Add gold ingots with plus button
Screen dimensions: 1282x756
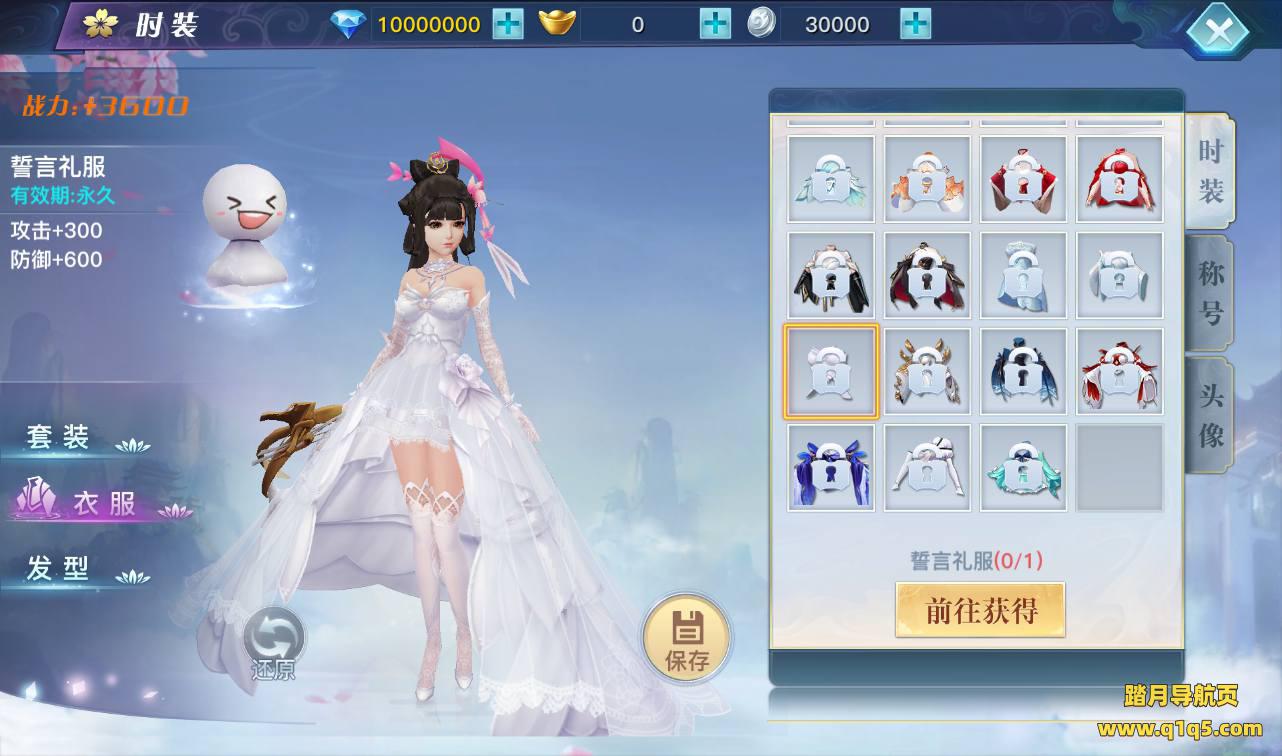pos(715,24)
